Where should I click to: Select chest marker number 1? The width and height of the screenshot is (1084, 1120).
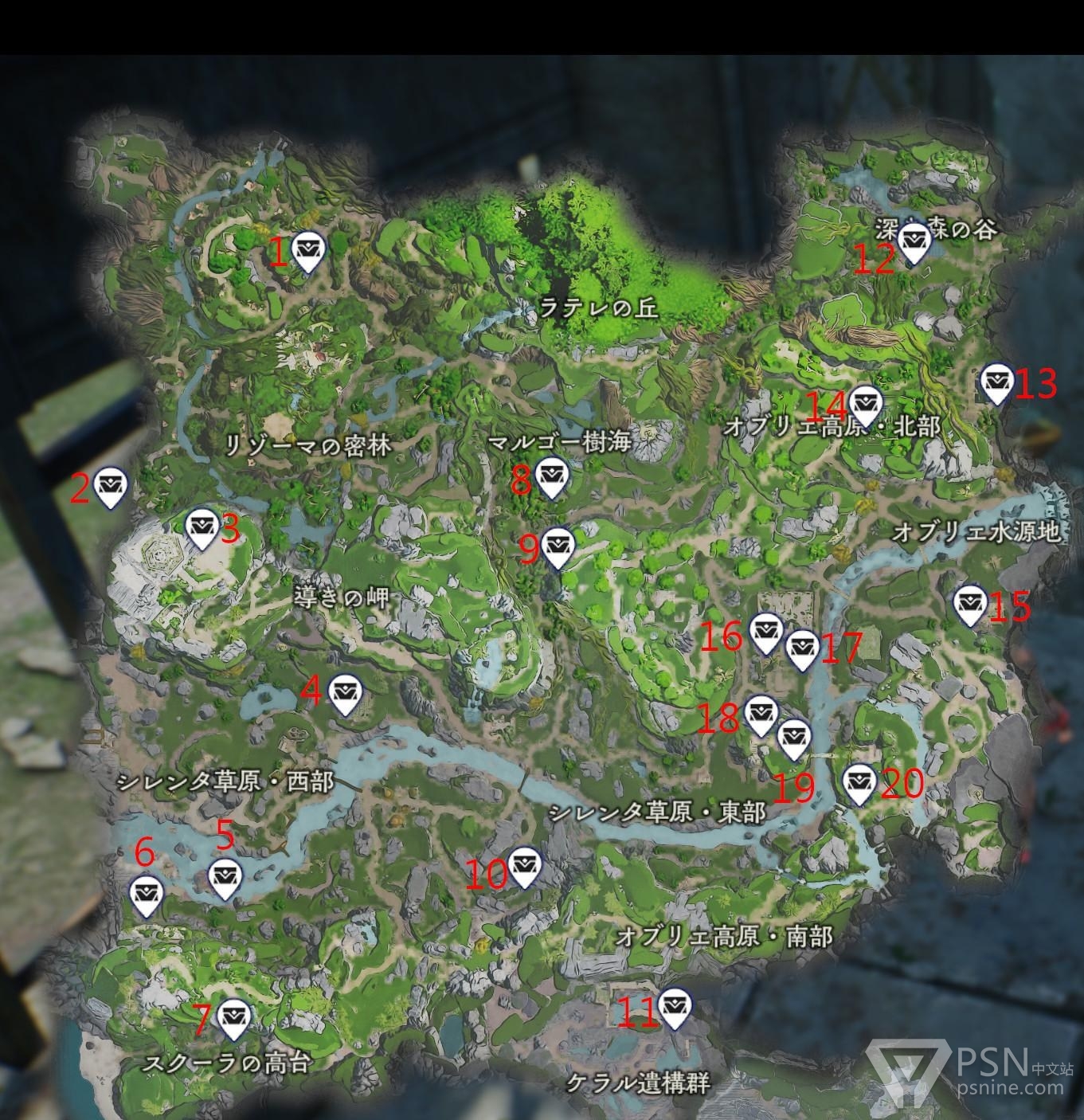[x=308, y=251]
